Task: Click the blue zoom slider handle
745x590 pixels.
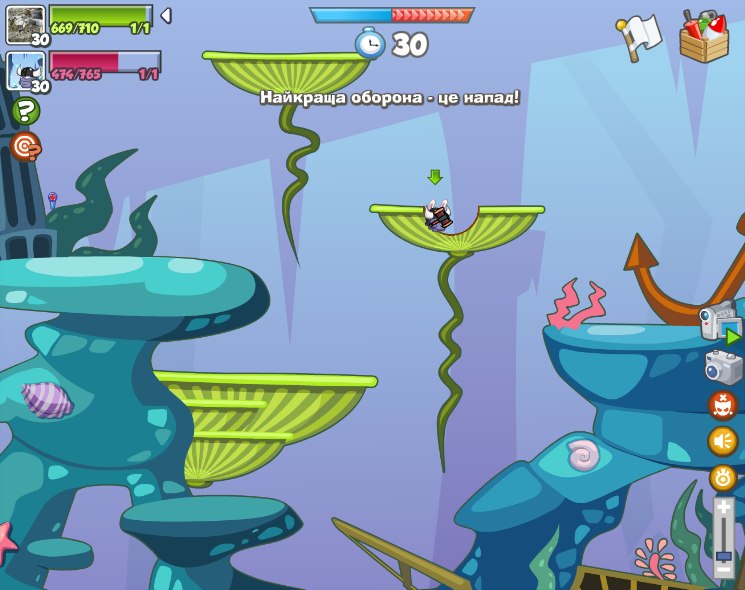Action: [x=723, y=555]
